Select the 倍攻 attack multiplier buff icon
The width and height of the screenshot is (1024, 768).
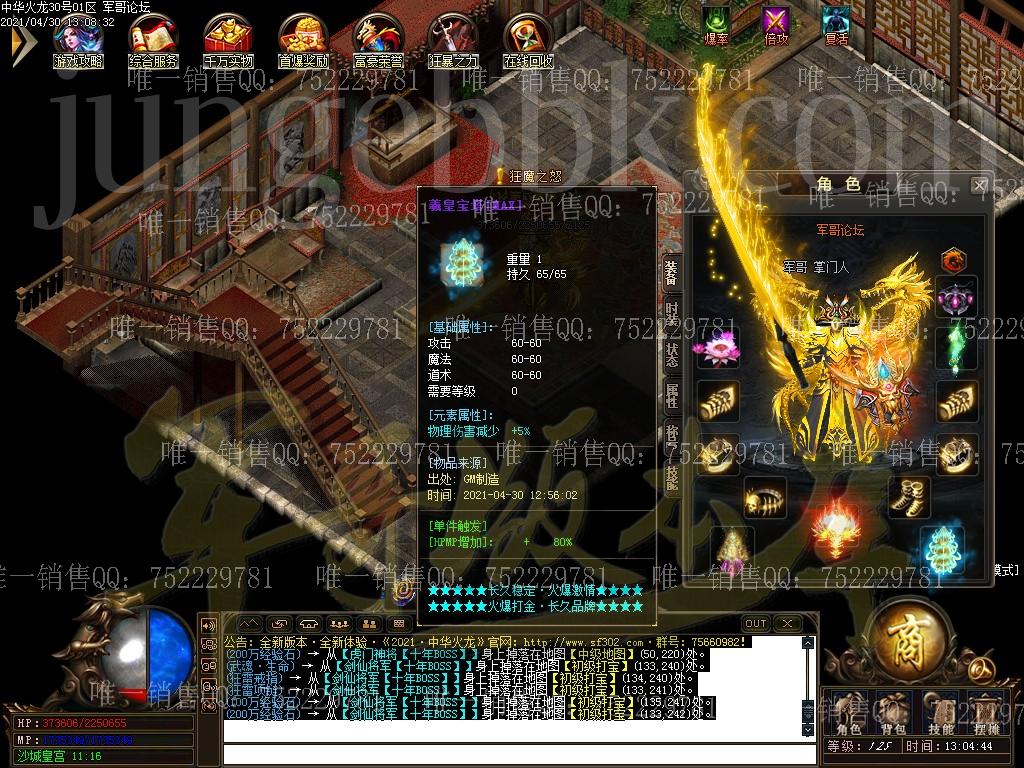point(776,22)
